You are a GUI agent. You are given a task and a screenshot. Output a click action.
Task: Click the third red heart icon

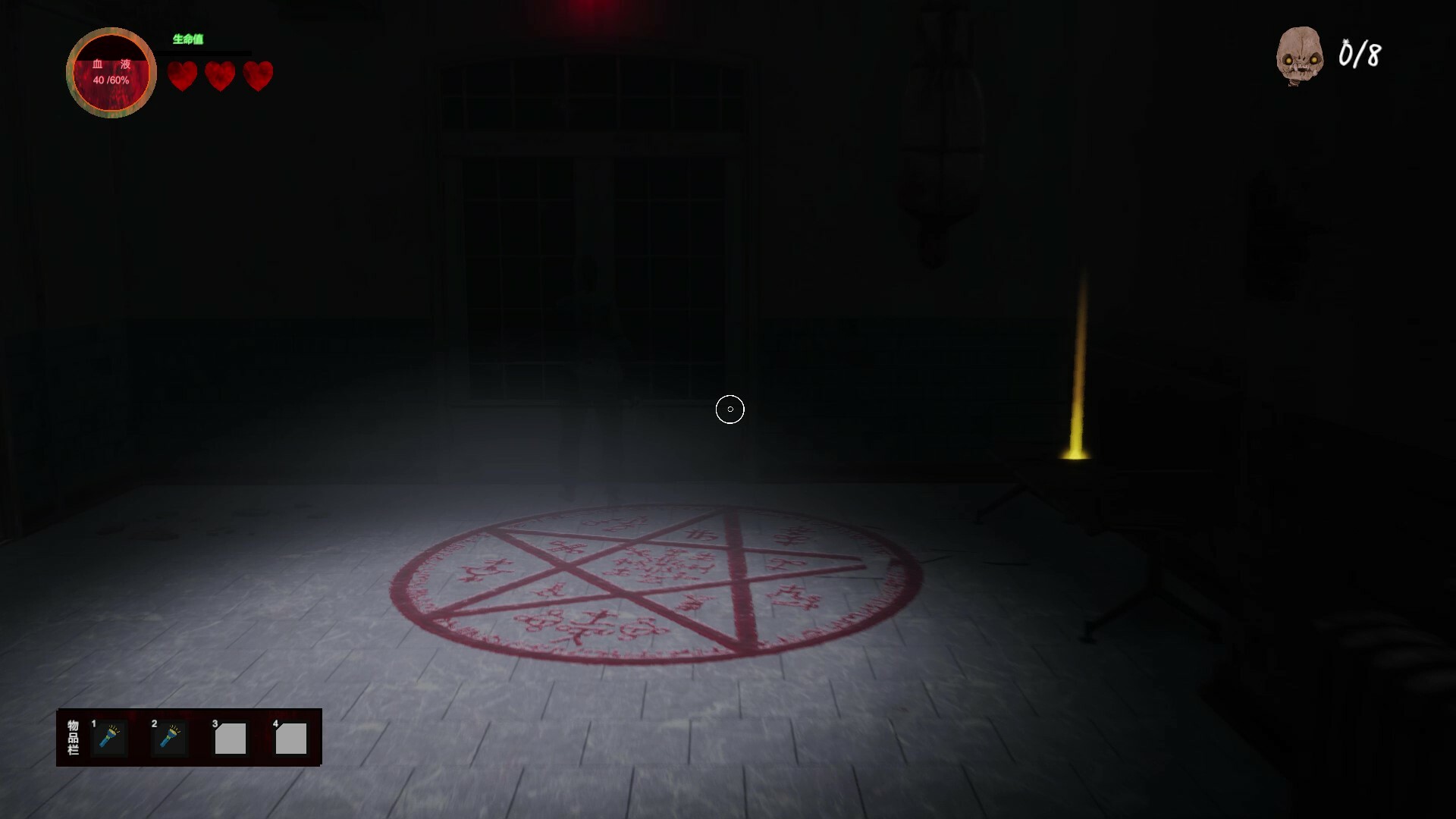258,76
